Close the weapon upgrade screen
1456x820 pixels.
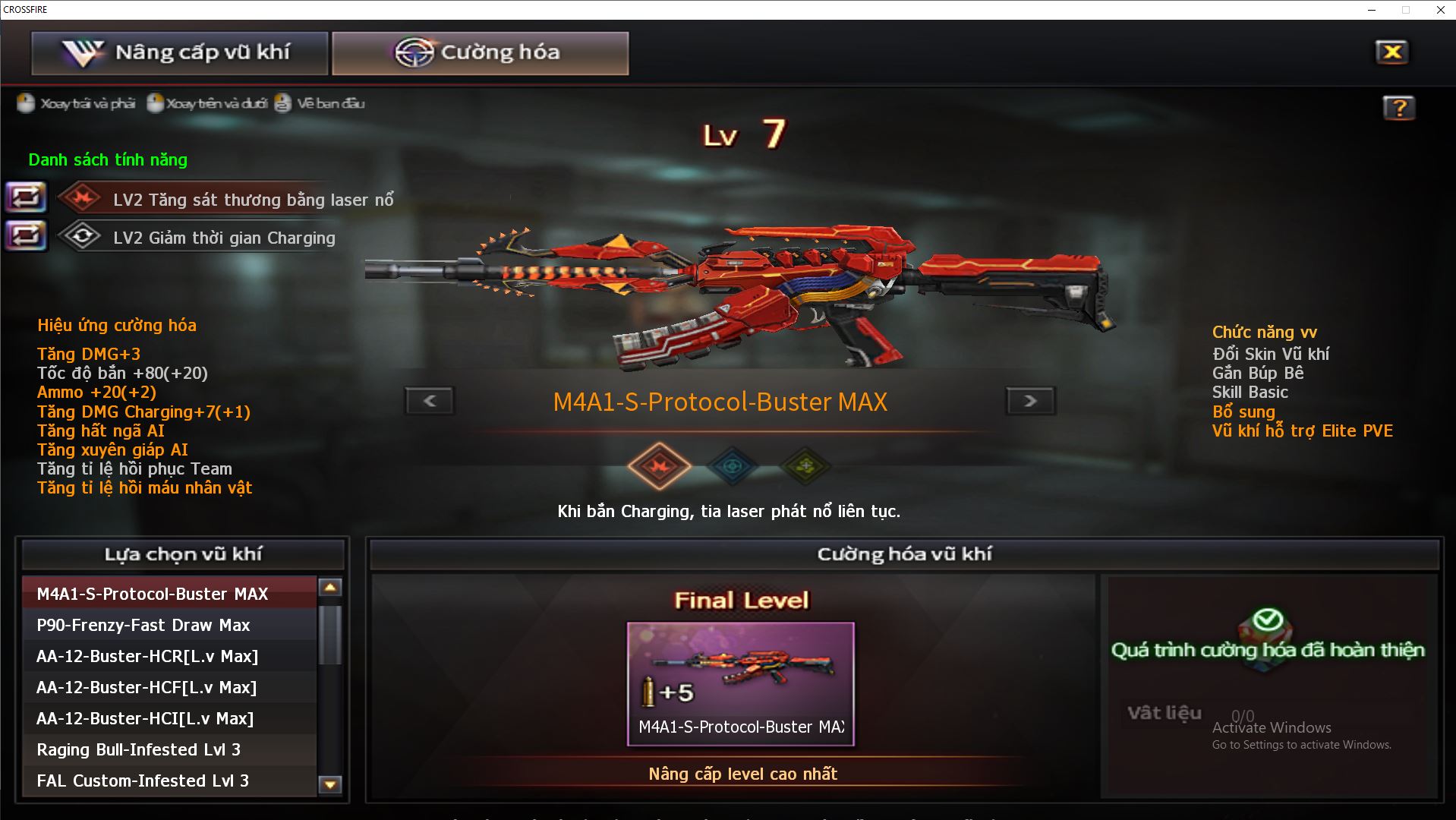coord(1391,52)
